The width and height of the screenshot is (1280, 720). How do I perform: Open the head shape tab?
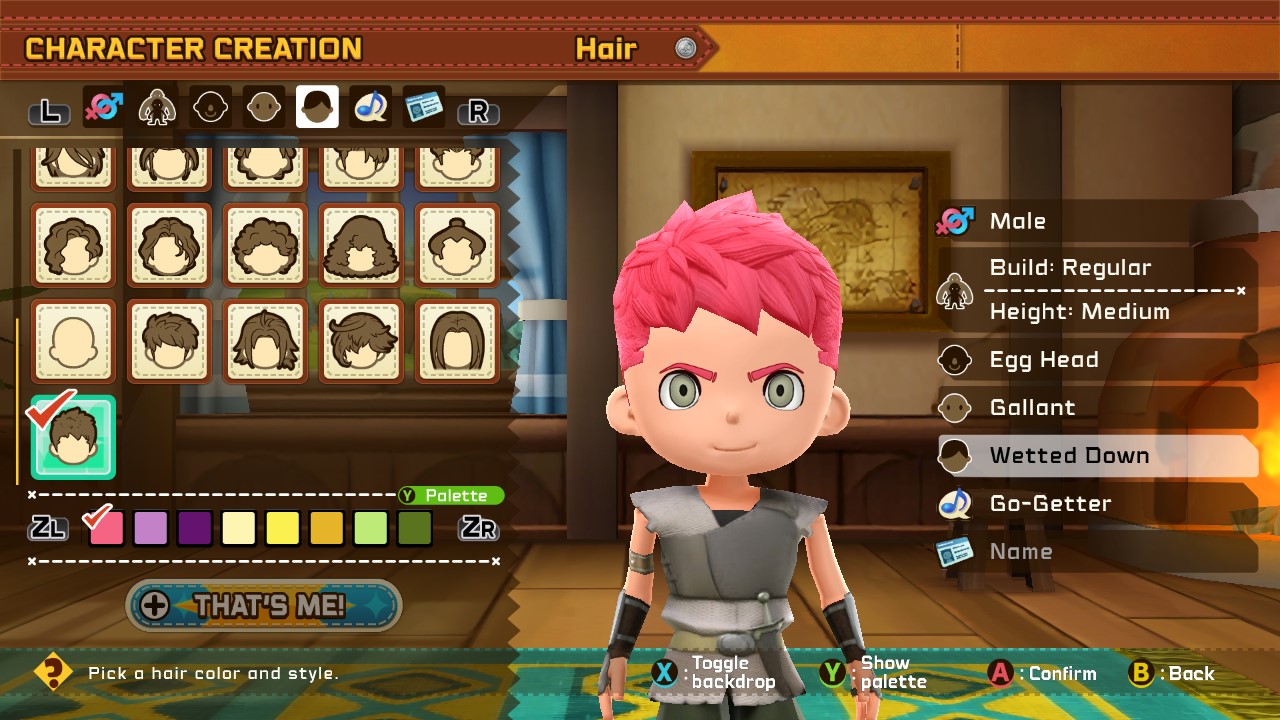click(x=210, y=107)
